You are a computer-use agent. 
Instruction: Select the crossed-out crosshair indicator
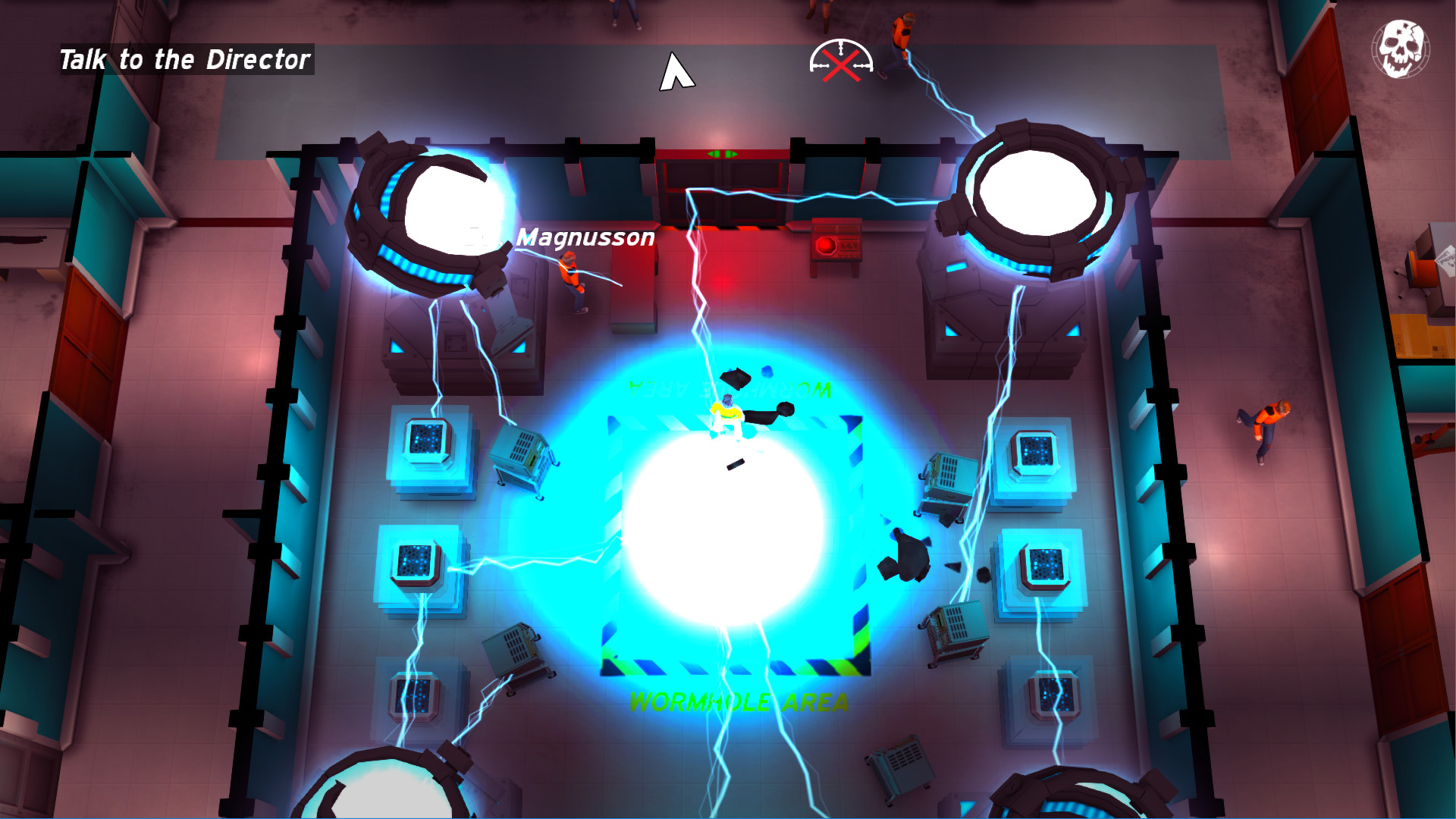(842, 64)
